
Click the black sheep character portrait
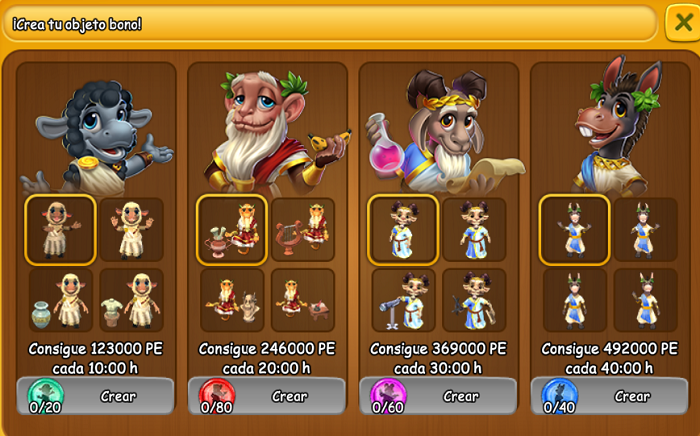97,130
